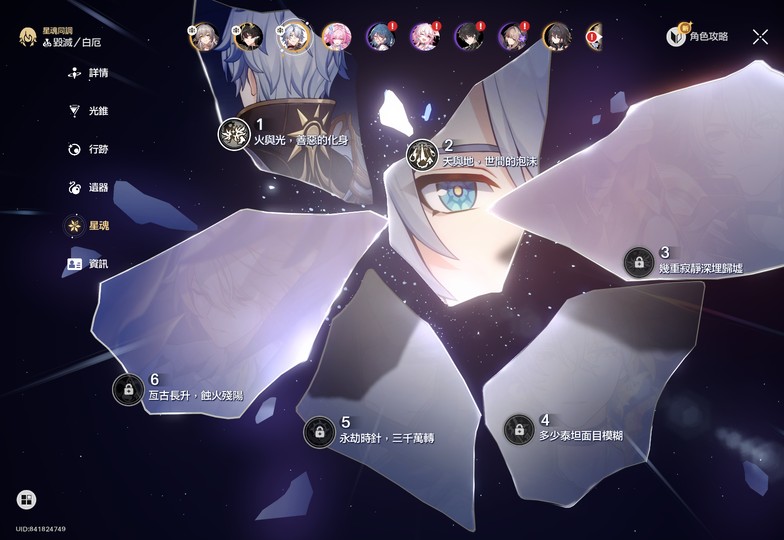
Task: Open the 角色攻略 character guide
Action: coord(698,36)
